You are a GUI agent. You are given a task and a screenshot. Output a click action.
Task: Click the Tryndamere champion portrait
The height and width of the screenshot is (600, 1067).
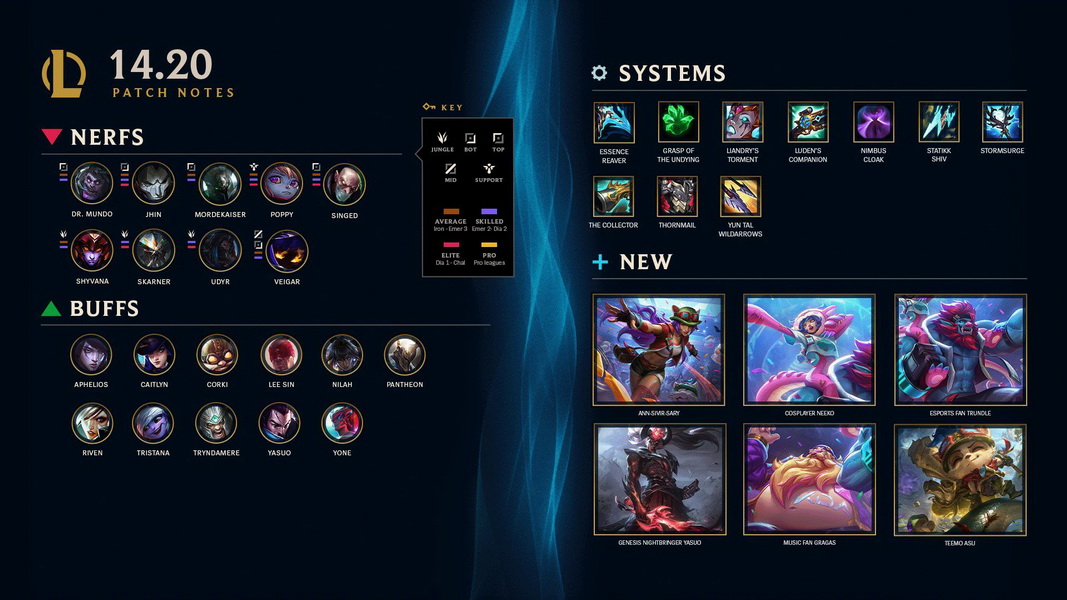click(x=217, y=424)
